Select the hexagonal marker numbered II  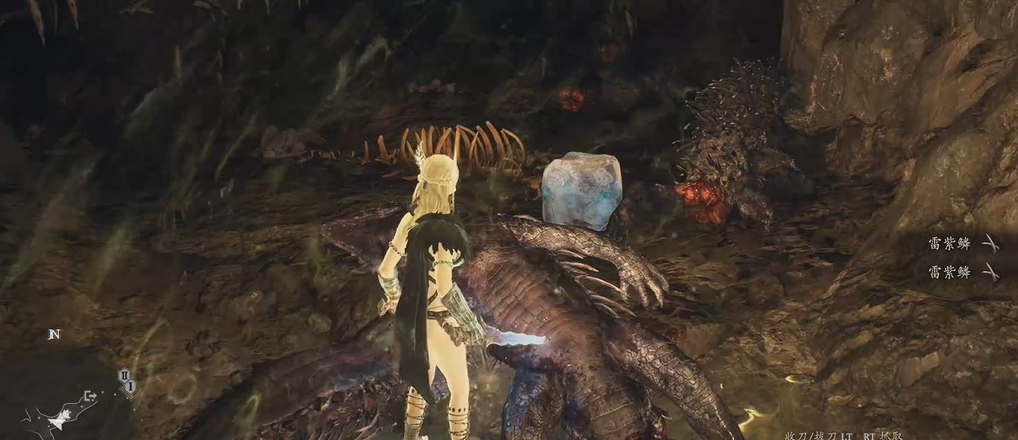(x=124, y=375)
